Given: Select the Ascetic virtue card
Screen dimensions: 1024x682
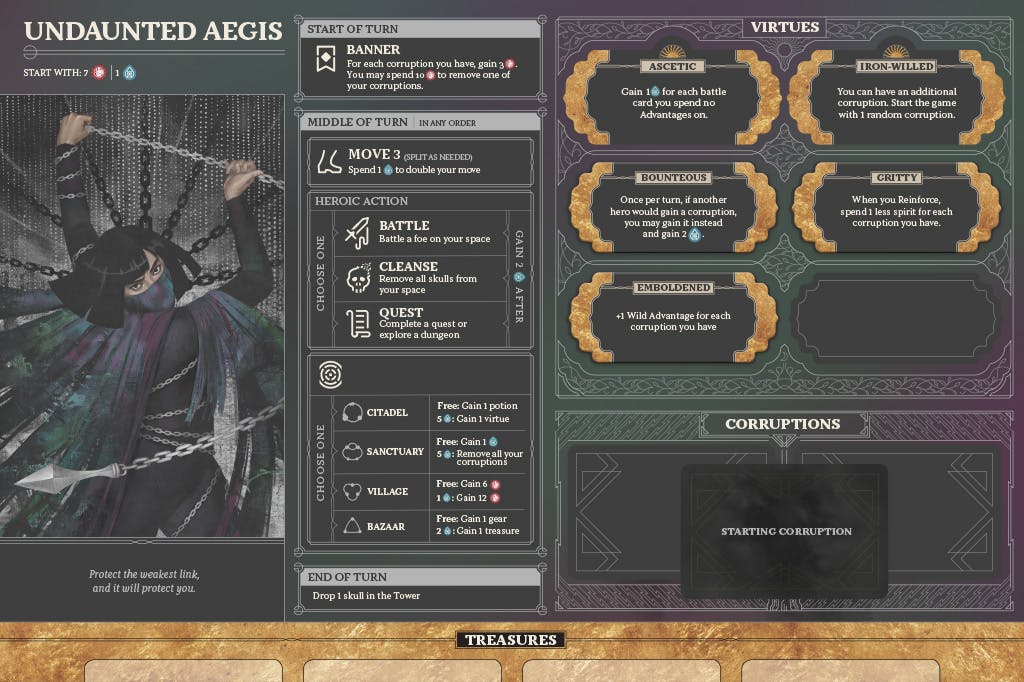Looking at the screenshot, I should point(671,98).
